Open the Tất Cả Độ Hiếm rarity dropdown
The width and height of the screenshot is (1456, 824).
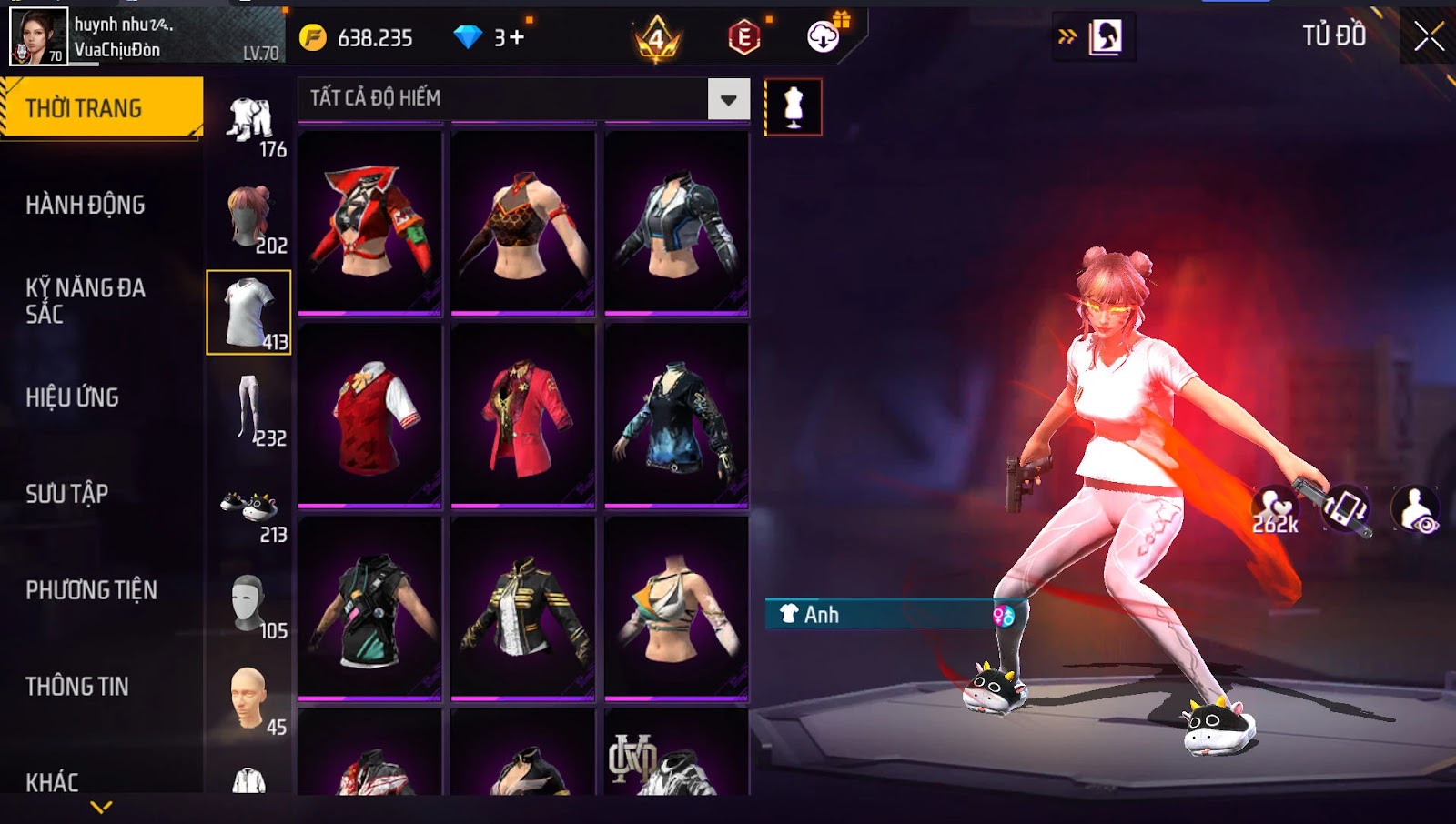(x=728, y=99)
